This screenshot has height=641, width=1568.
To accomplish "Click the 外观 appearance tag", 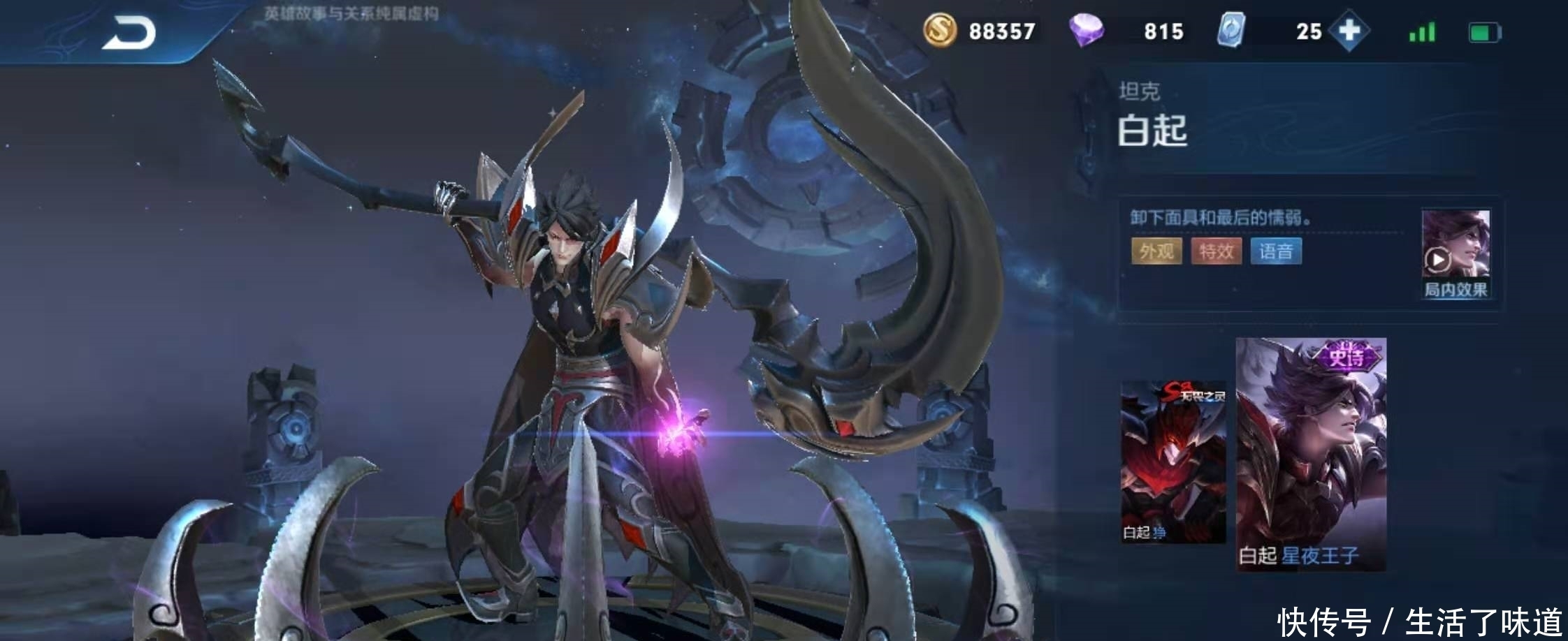I will (1156, 251).
